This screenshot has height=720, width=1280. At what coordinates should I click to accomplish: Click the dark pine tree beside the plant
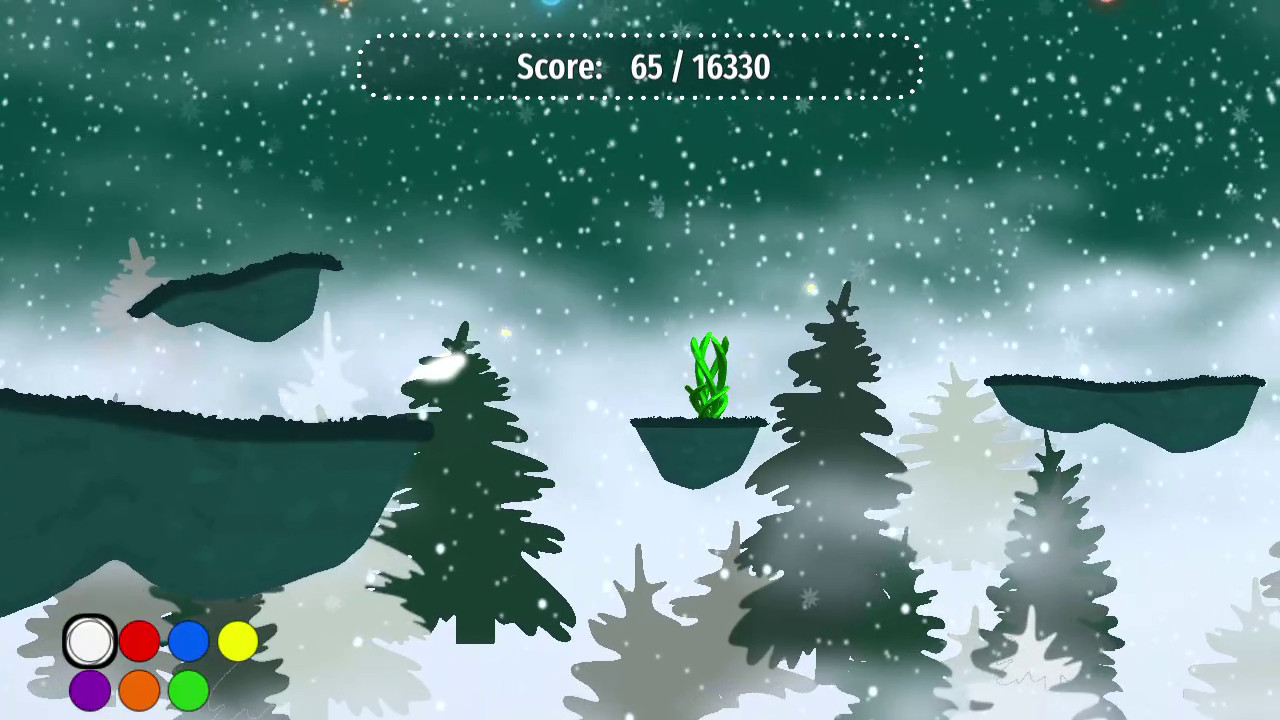(x=830, y=420)
